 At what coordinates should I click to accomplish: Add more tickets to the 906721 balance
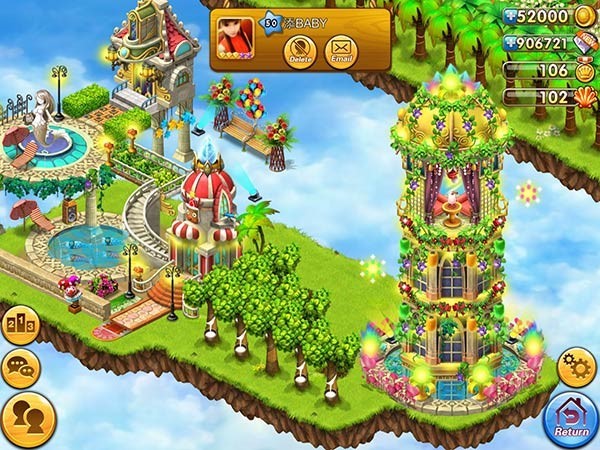coord(512,44)
